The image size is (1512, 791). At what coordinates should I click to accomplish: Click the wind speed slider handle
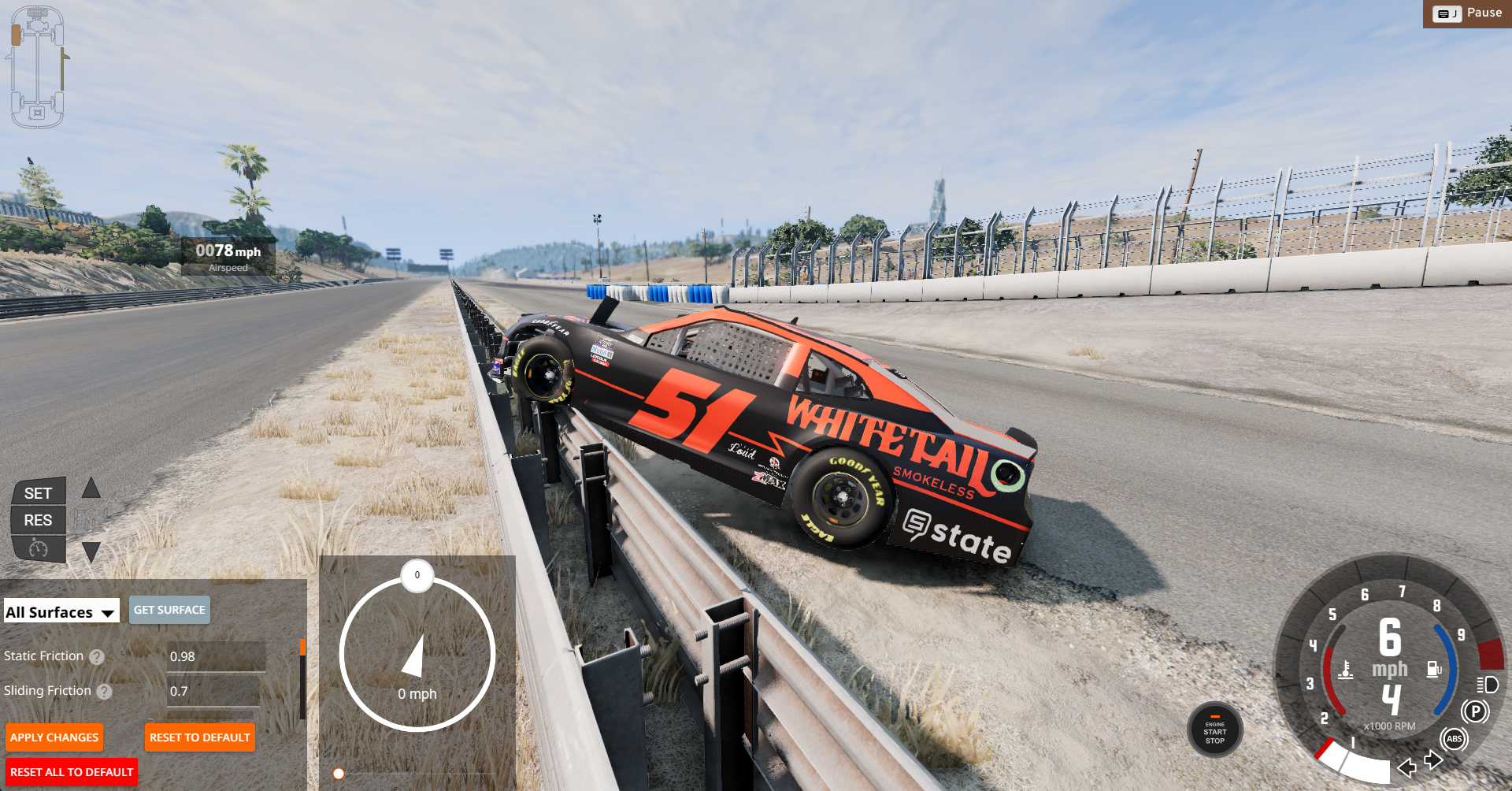click(x=339, y=774)
